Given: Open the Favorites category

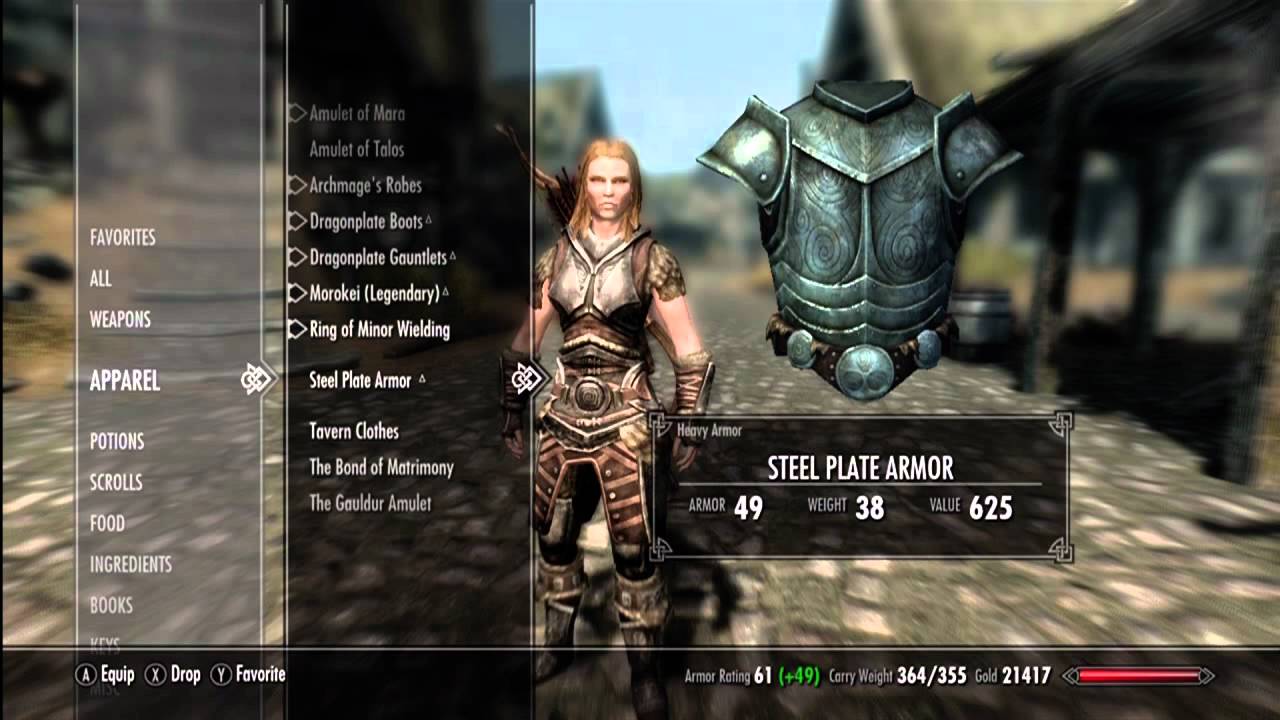Looking at the screenshot, I should click(123, 238).
